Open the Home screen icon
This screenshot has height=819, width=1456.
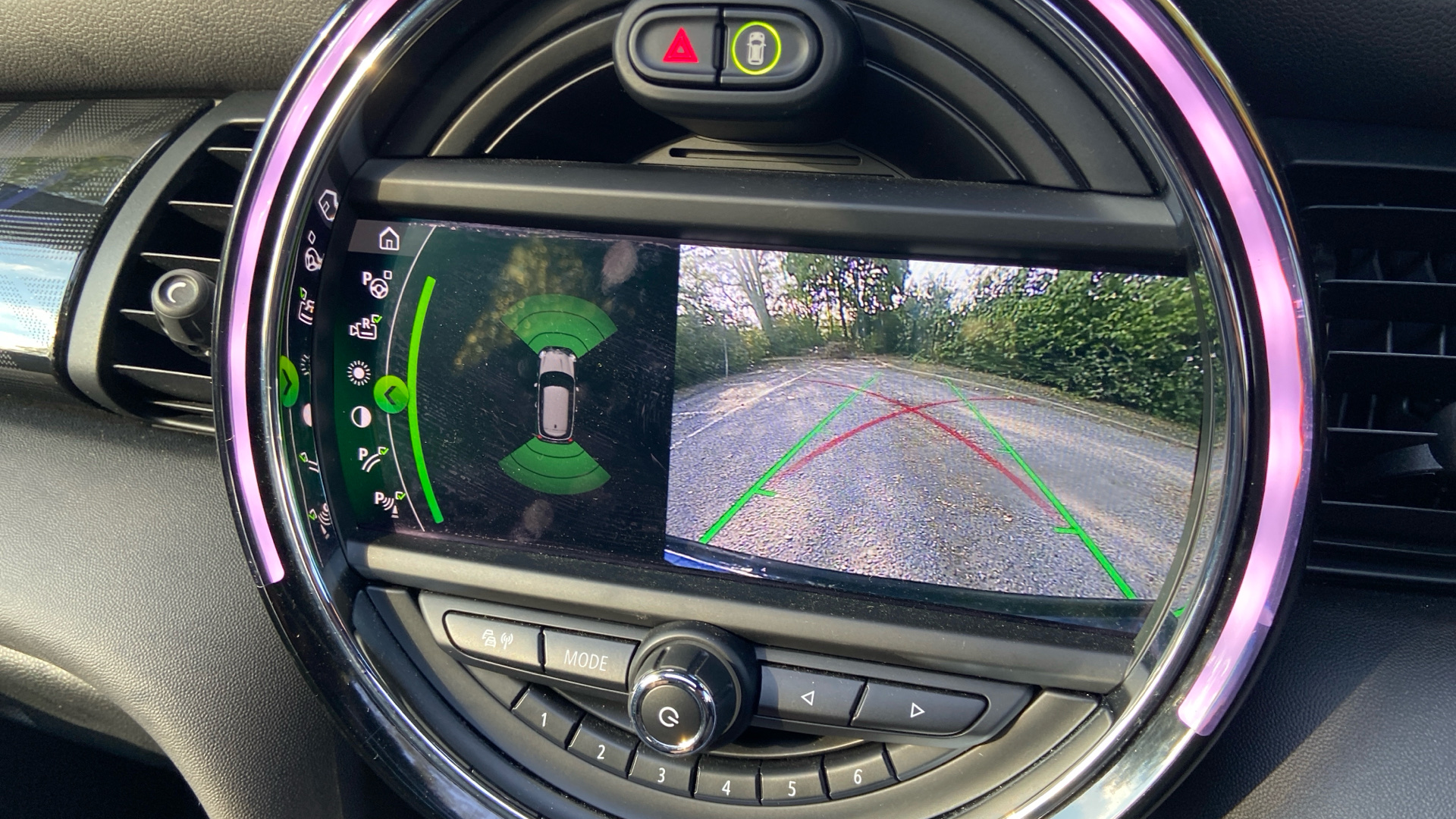389,240
